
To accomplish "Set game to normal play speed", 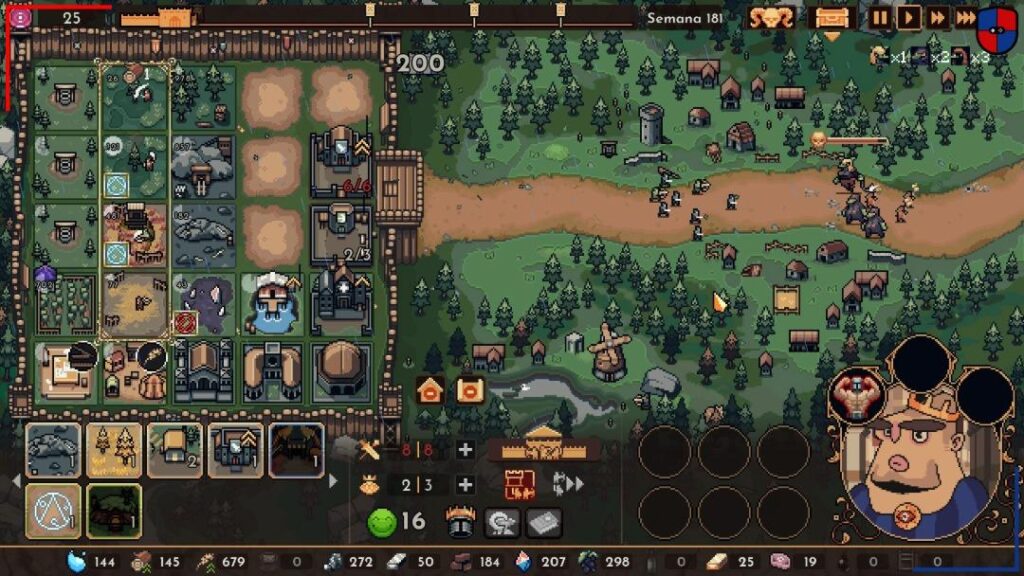I will tap(908, 17).
